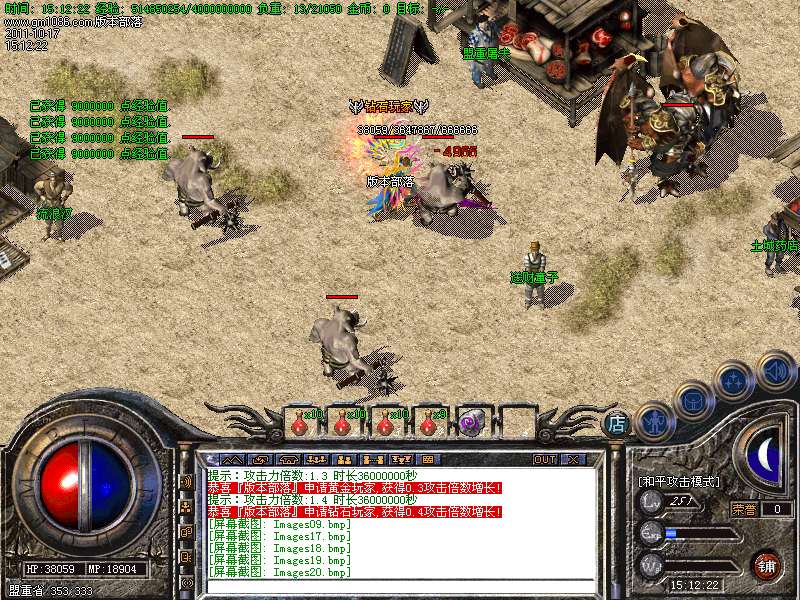The width and height of the screenshot is (800, 600).
Task: Select the purple swirl scroll belt slot
Action: pyautogui.click(x=472, y=423)
